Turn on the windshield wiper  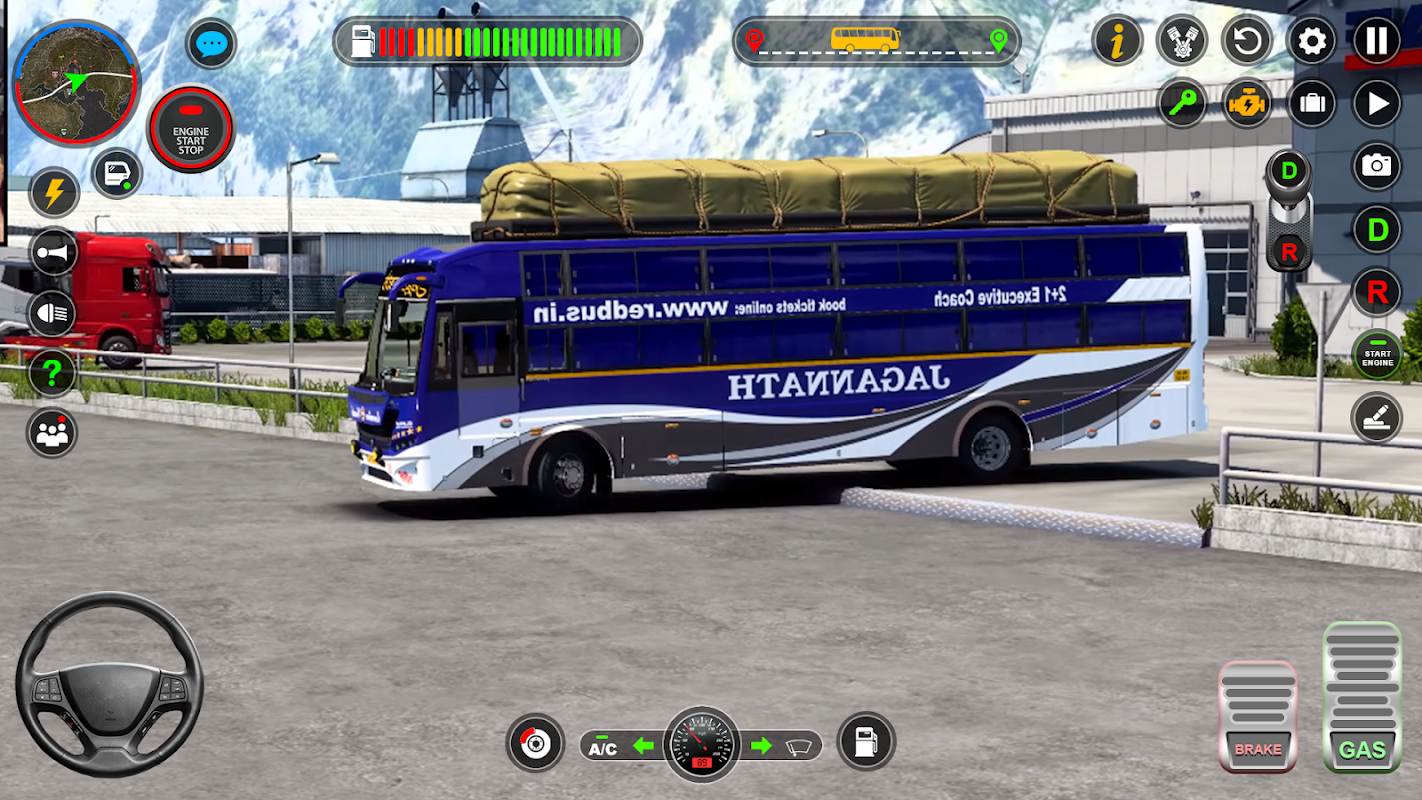click(799, 746)
